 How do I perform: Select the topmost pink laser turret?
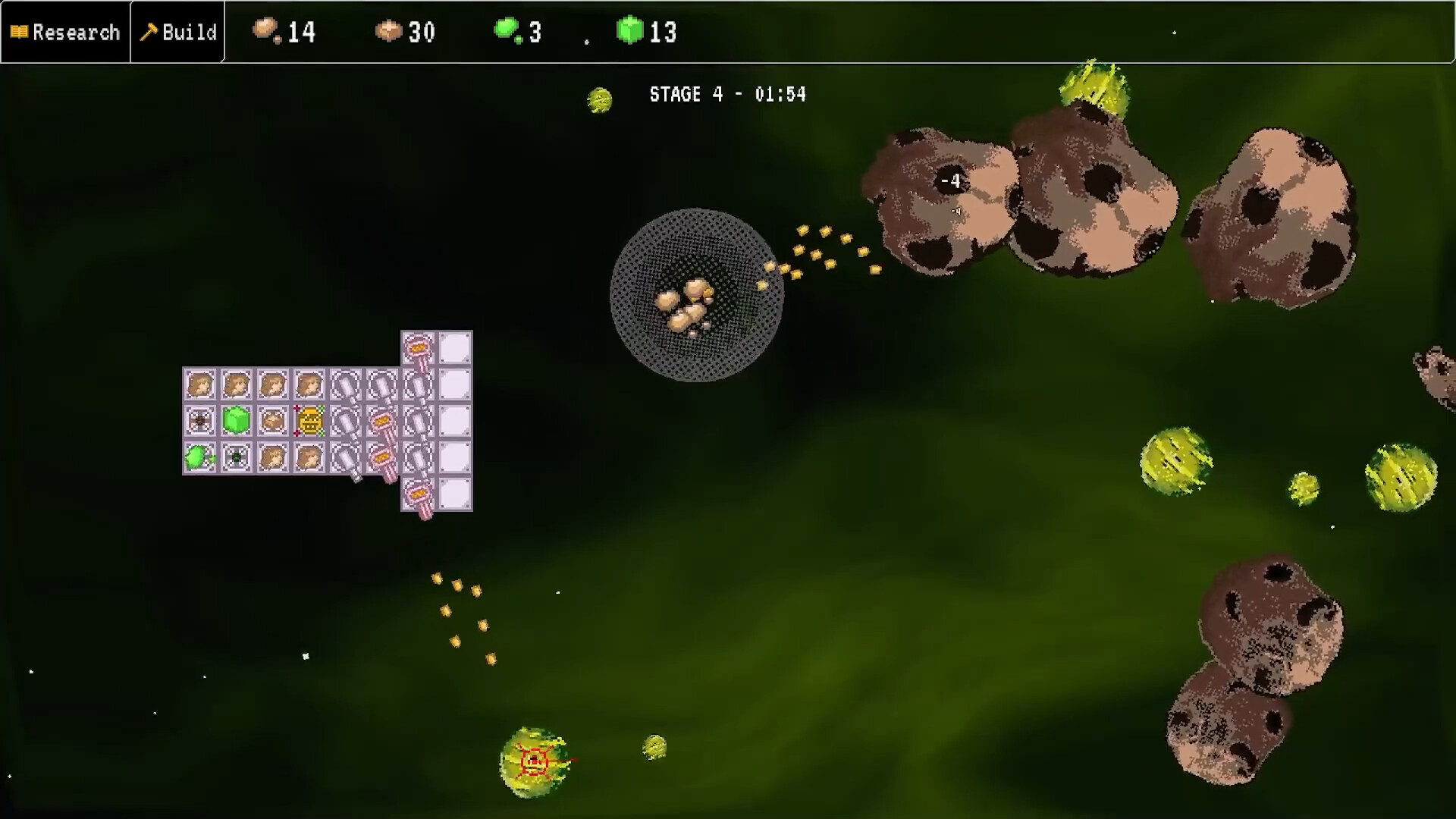(x=418, y=349)
